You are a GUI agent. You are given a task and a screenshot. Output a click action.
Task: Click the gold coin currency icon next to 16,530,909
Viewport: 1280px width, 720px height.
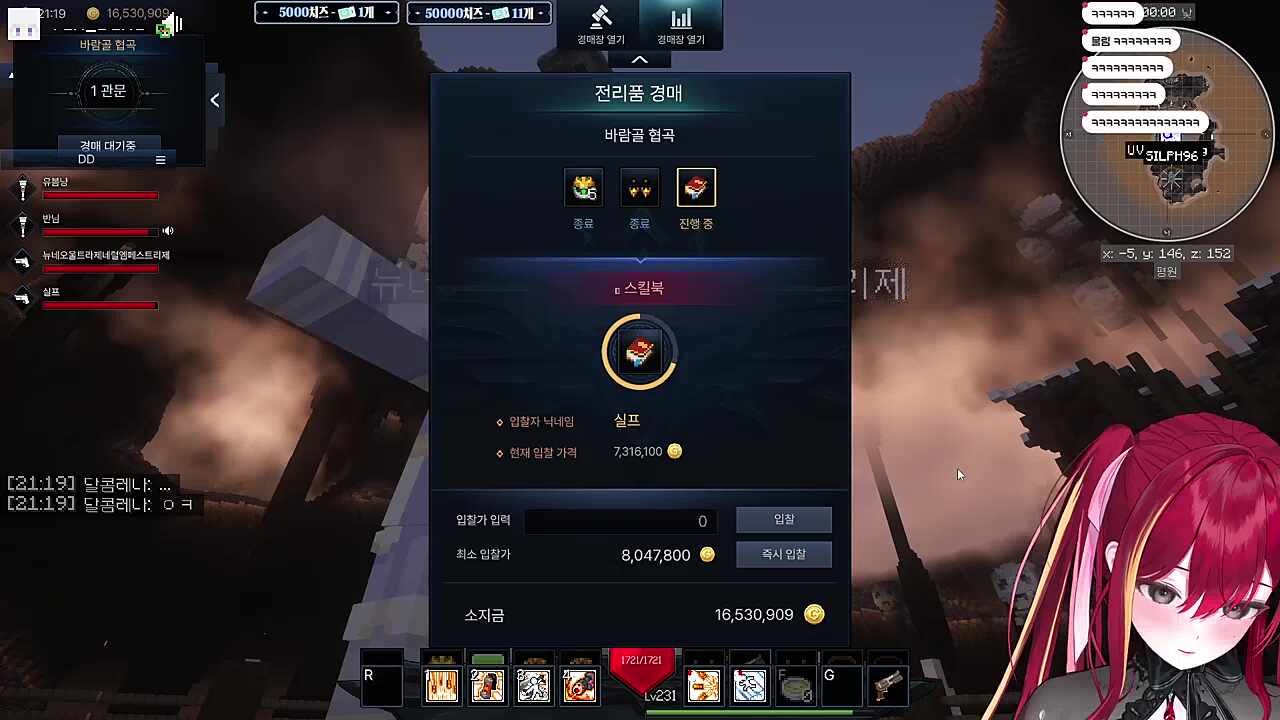click(93, 14)
